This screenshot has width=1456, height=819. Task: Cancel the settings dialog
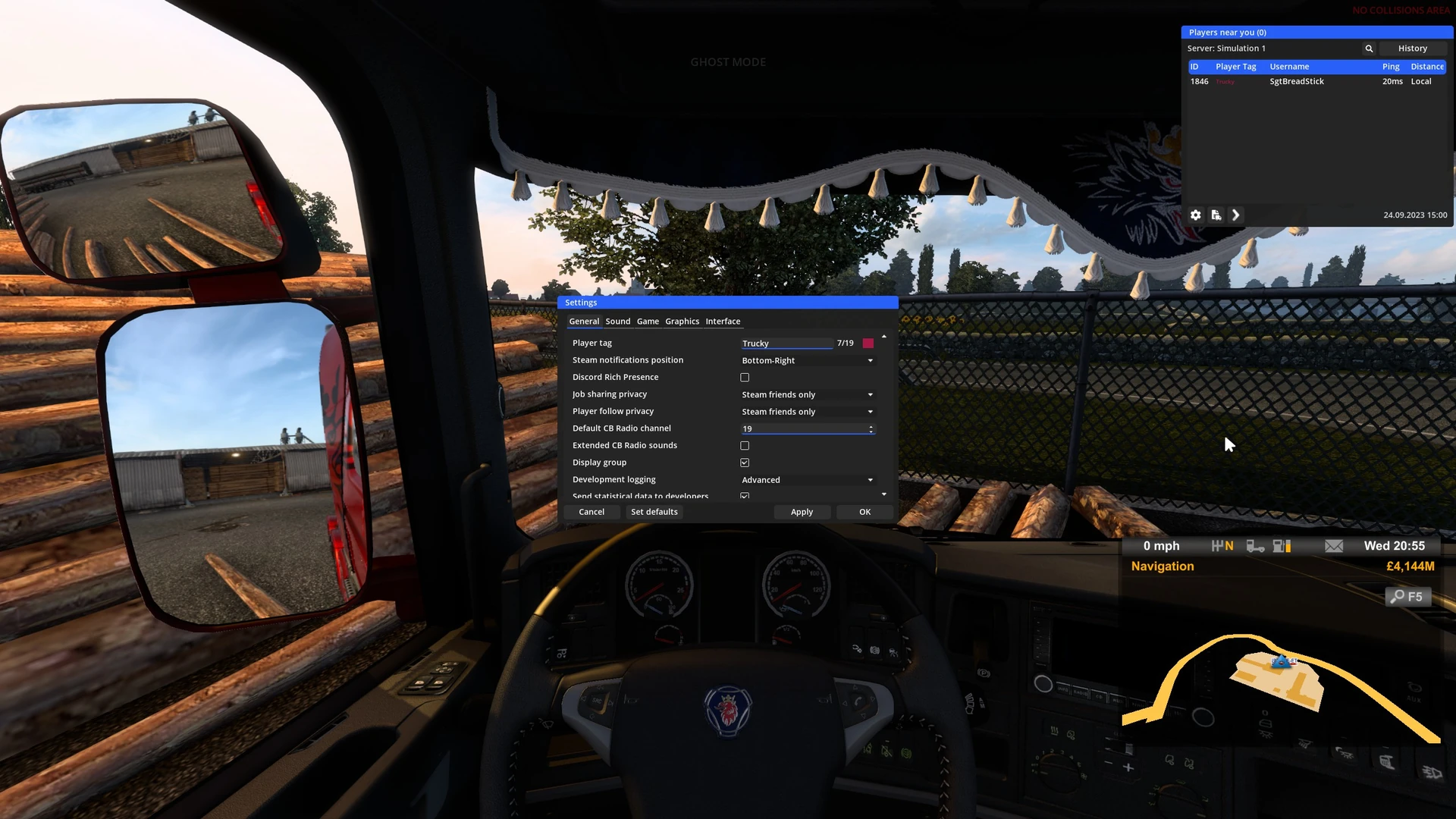tap(591, 512)
